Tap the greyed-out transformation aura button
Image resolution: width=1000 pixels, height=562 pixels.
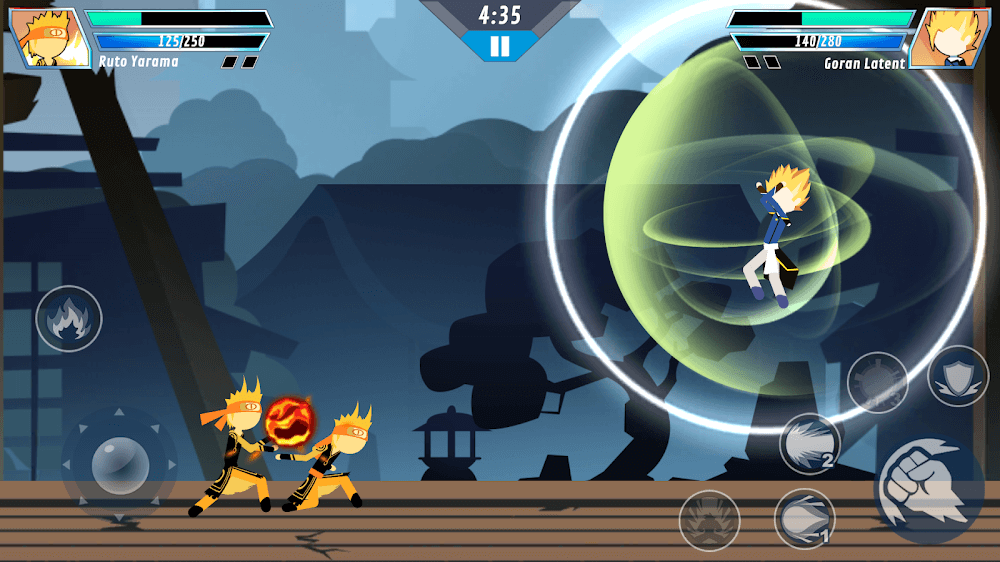click(x=710, y=520)
